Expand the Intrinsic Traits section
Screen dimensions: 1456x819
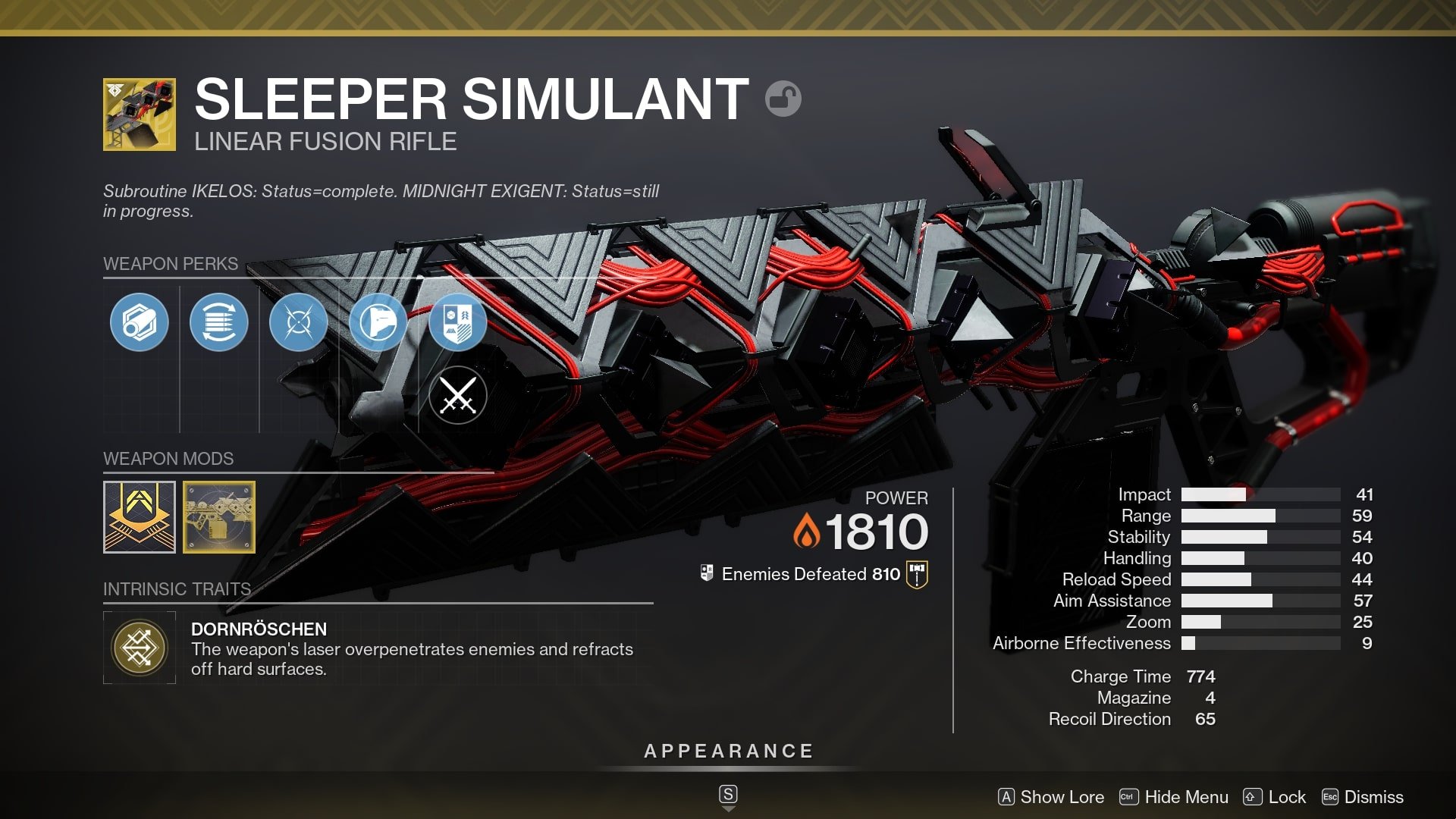[x=177, y=588]
